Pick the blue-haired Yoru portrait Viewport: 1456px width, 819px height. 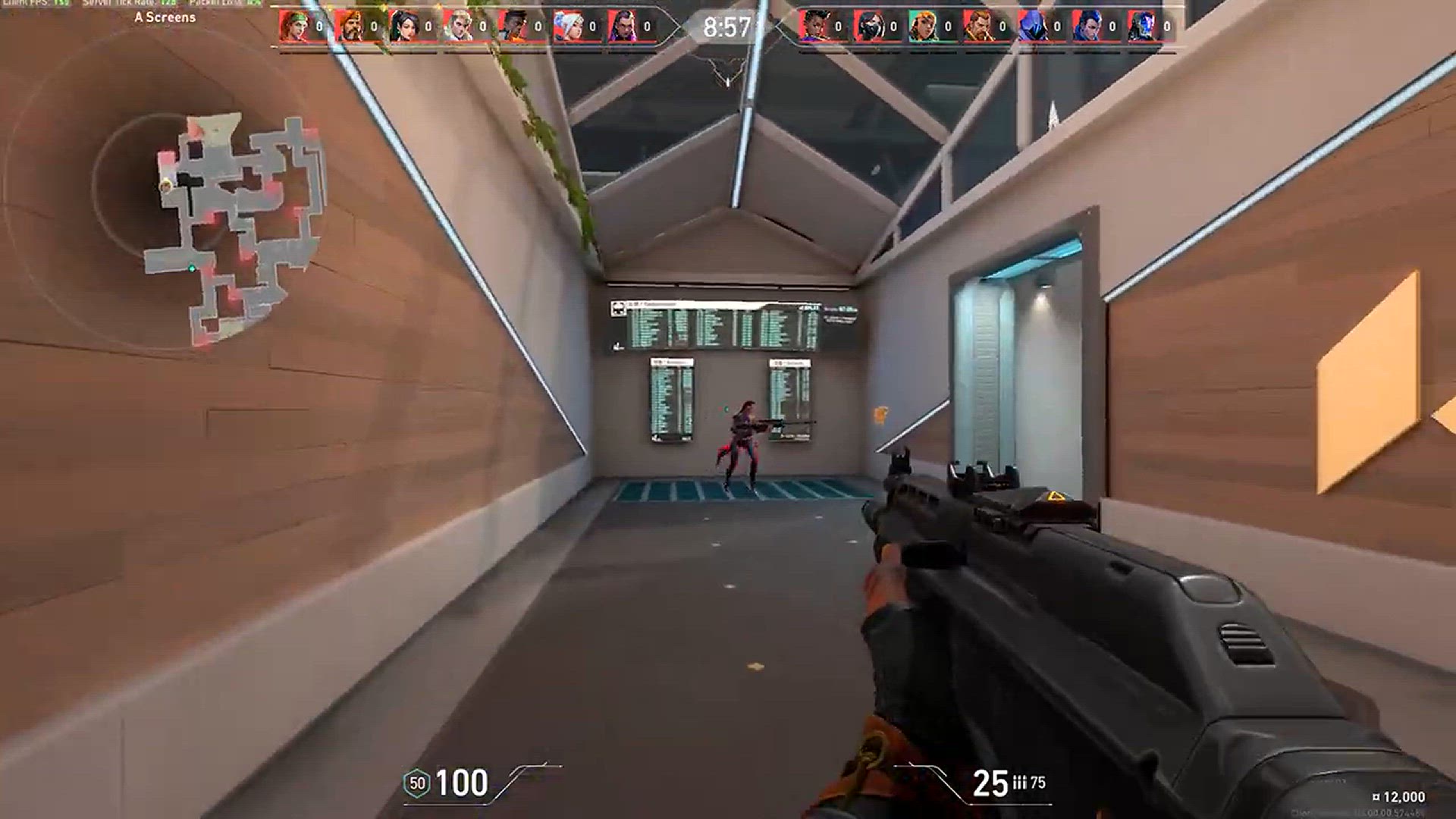point(1087,27)
